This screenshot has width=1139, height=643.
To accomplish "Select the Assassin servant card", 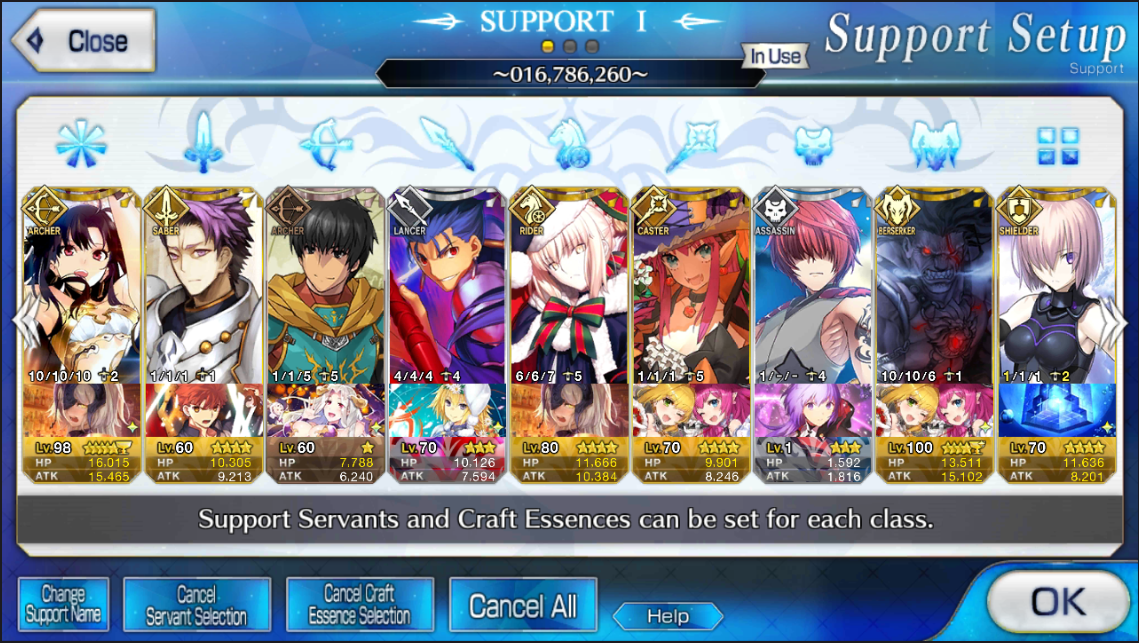I will click(x=814, y=290).
